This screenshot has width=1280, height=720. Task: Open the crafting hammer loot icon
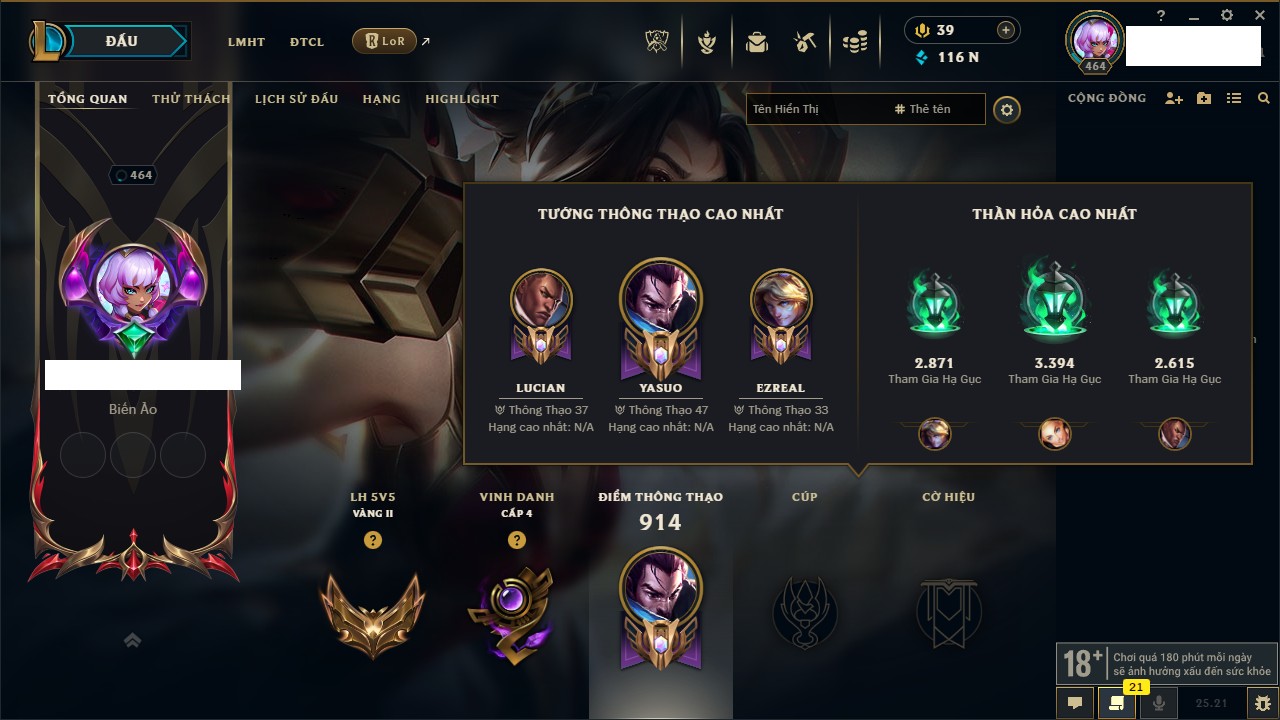pyautogui.click(x=805, y=42)
